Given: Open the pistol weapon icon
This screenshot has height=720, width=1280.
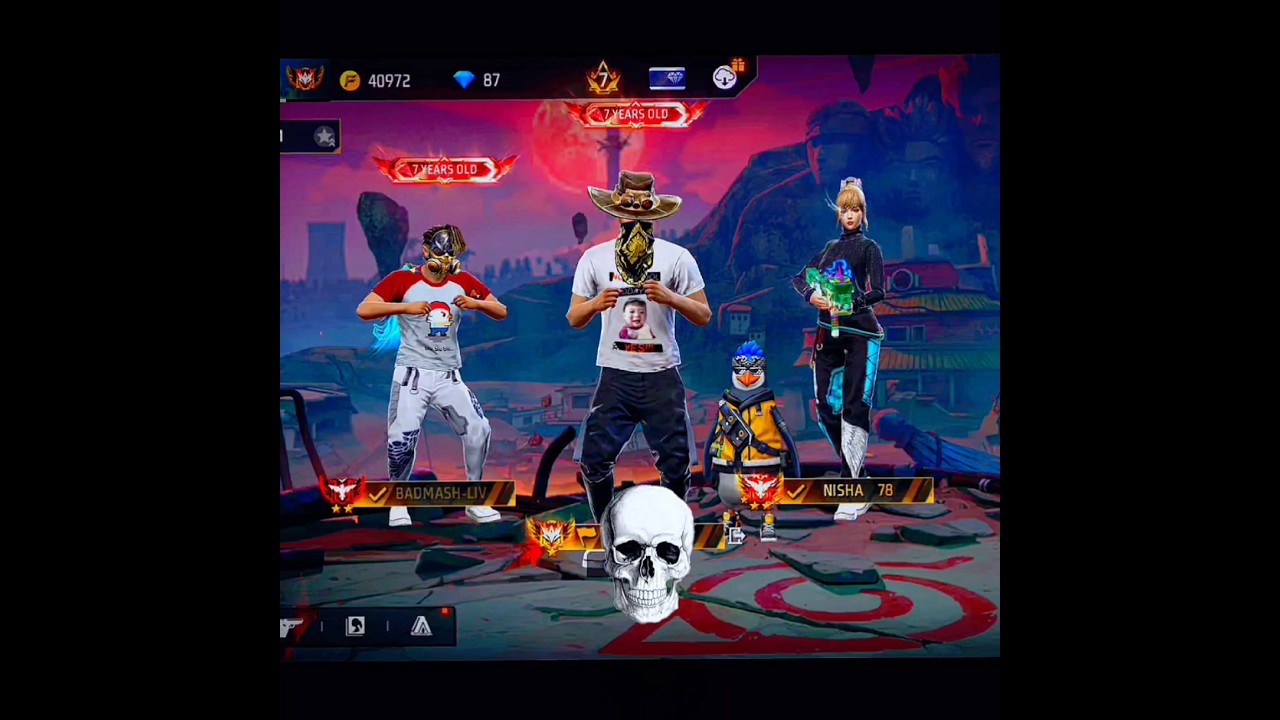Looking at the screenshot, I should point(291,627).
